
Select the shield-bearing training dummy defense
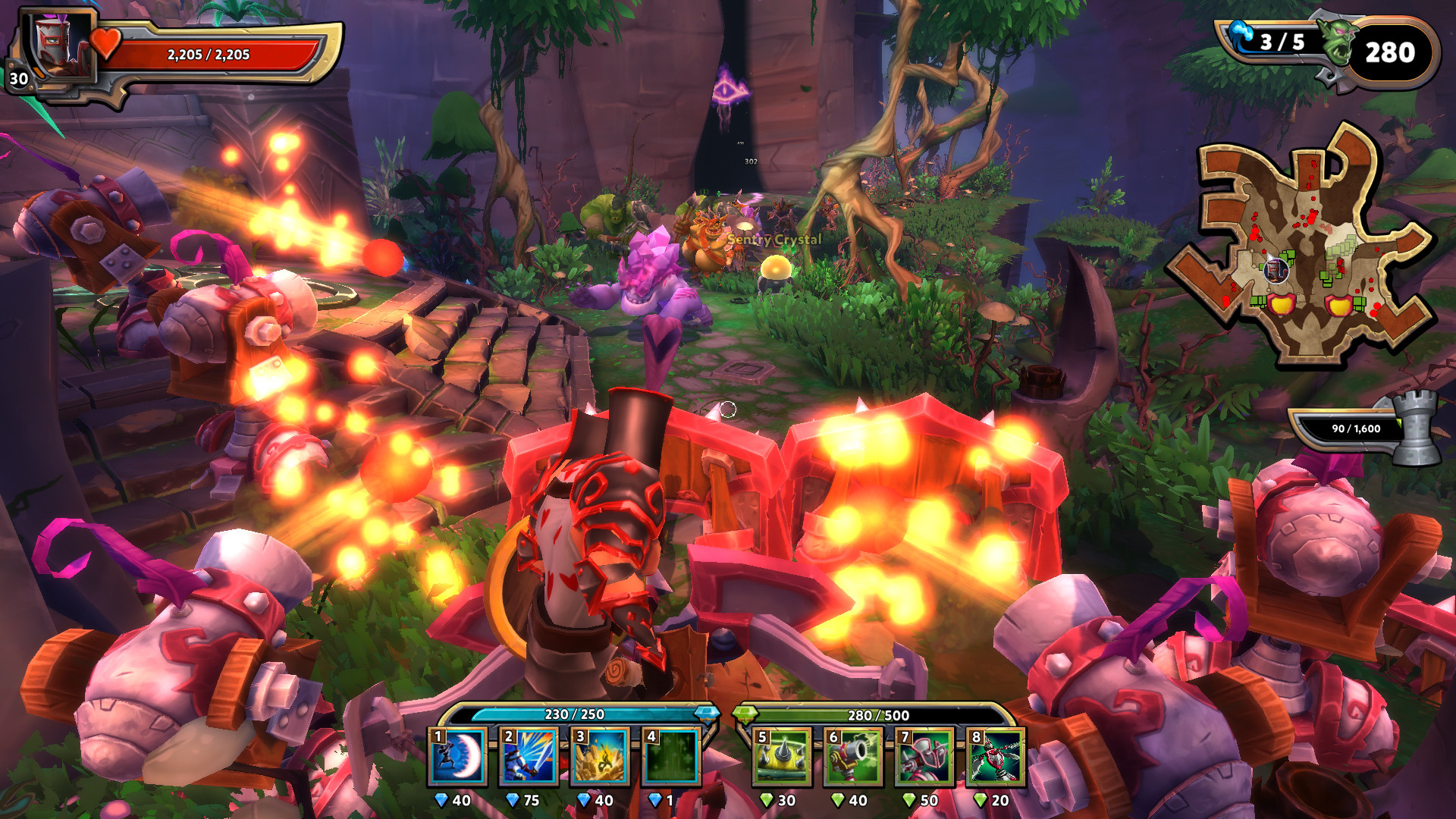coord(924,757)
